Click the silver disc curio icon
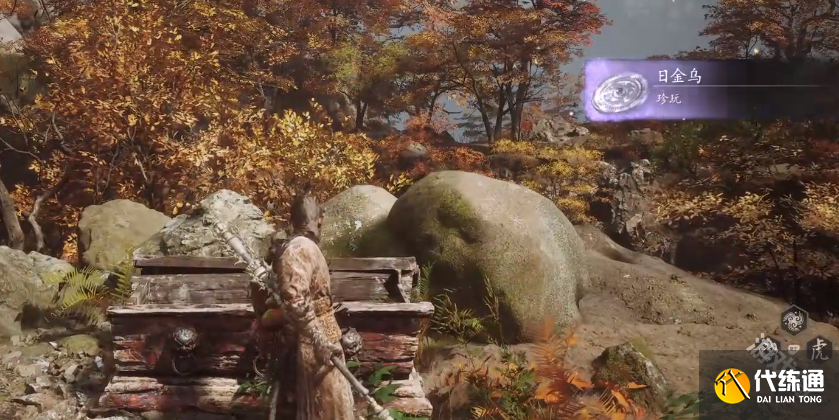839x420 pixels. click(619, 92)
